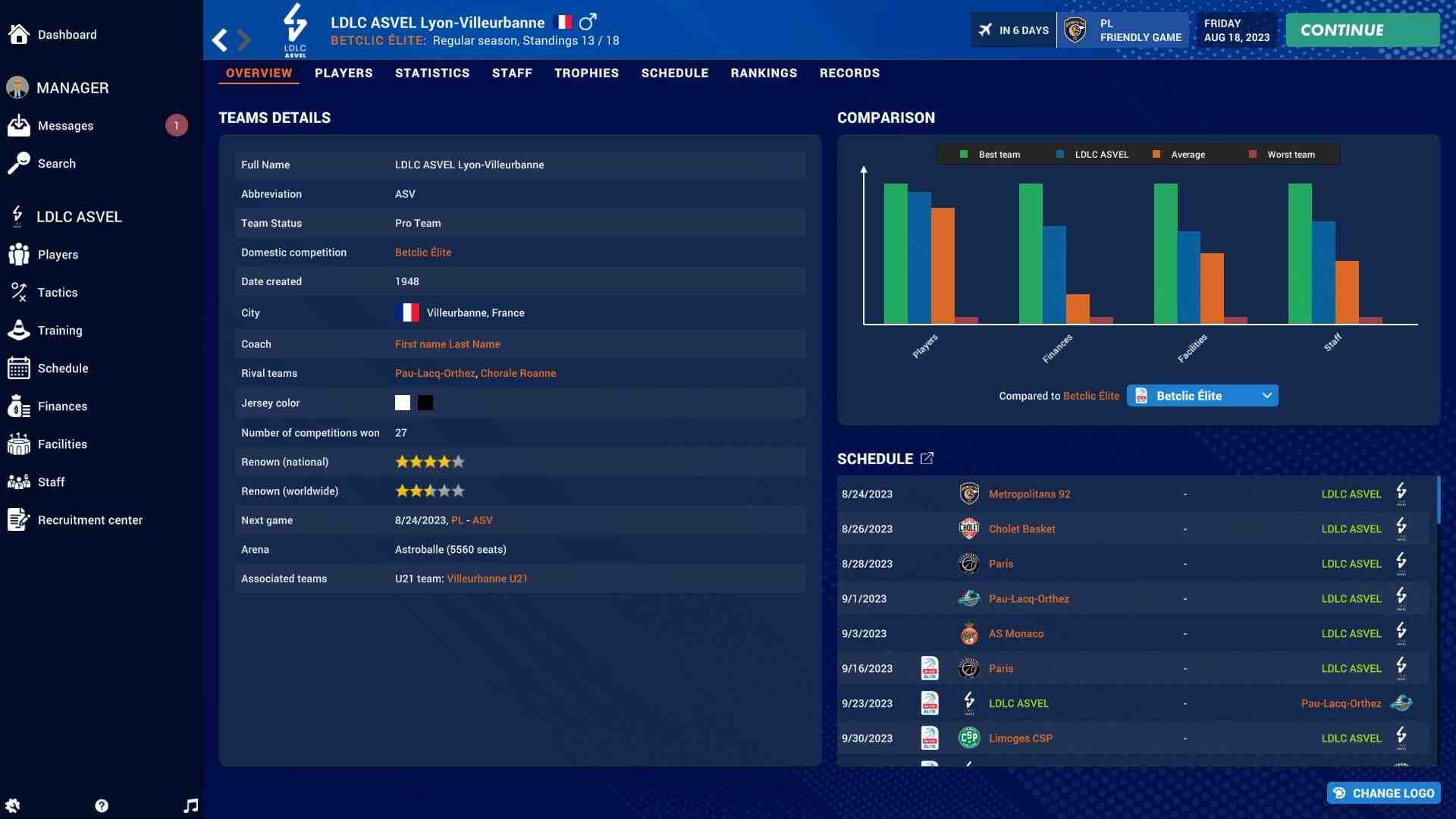Open the Finances section
1456x819 pixels.
click(62, 406)
